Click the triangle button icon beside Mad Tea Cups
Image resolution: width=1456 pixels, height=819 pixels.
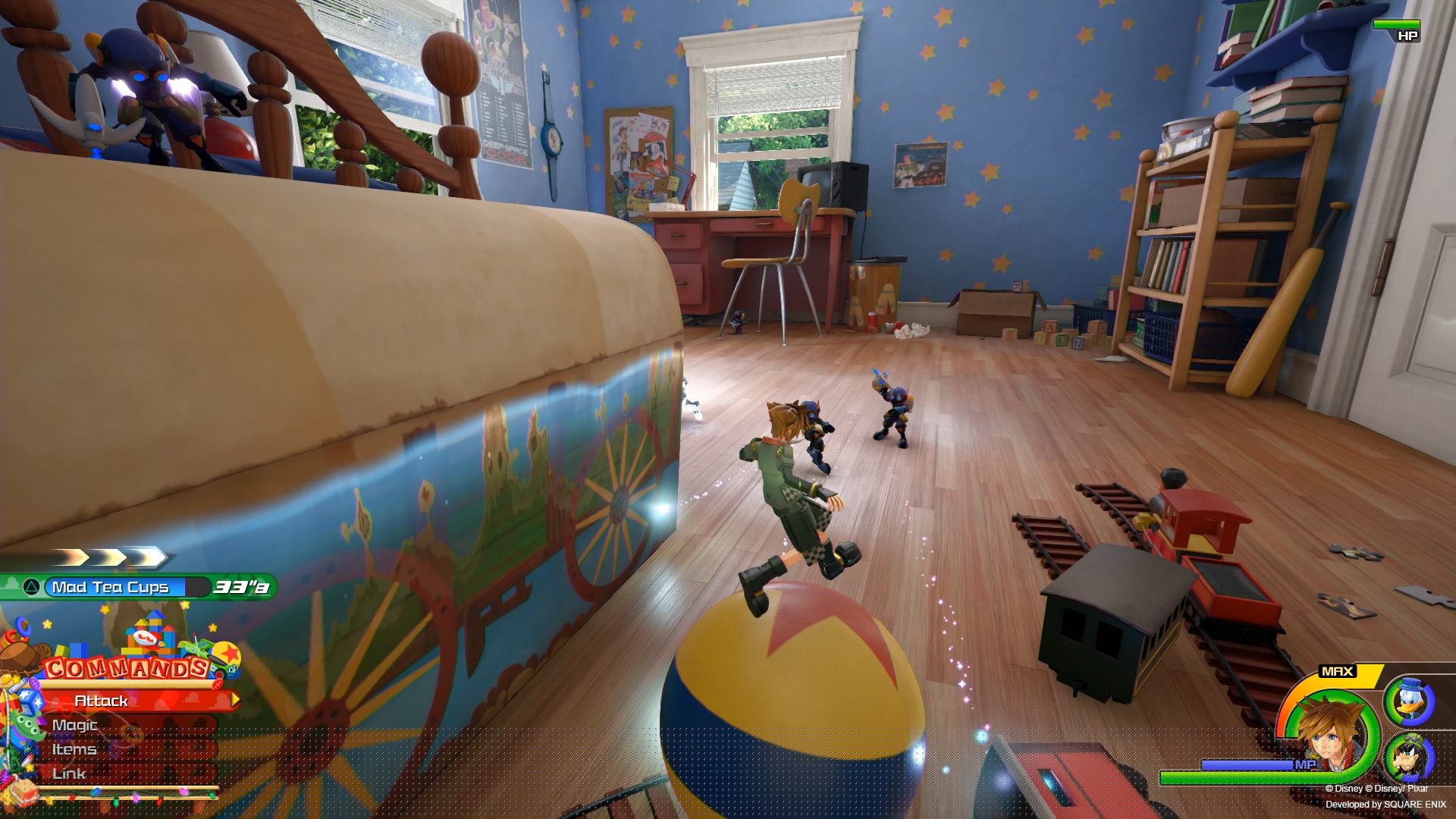point(30,586)
